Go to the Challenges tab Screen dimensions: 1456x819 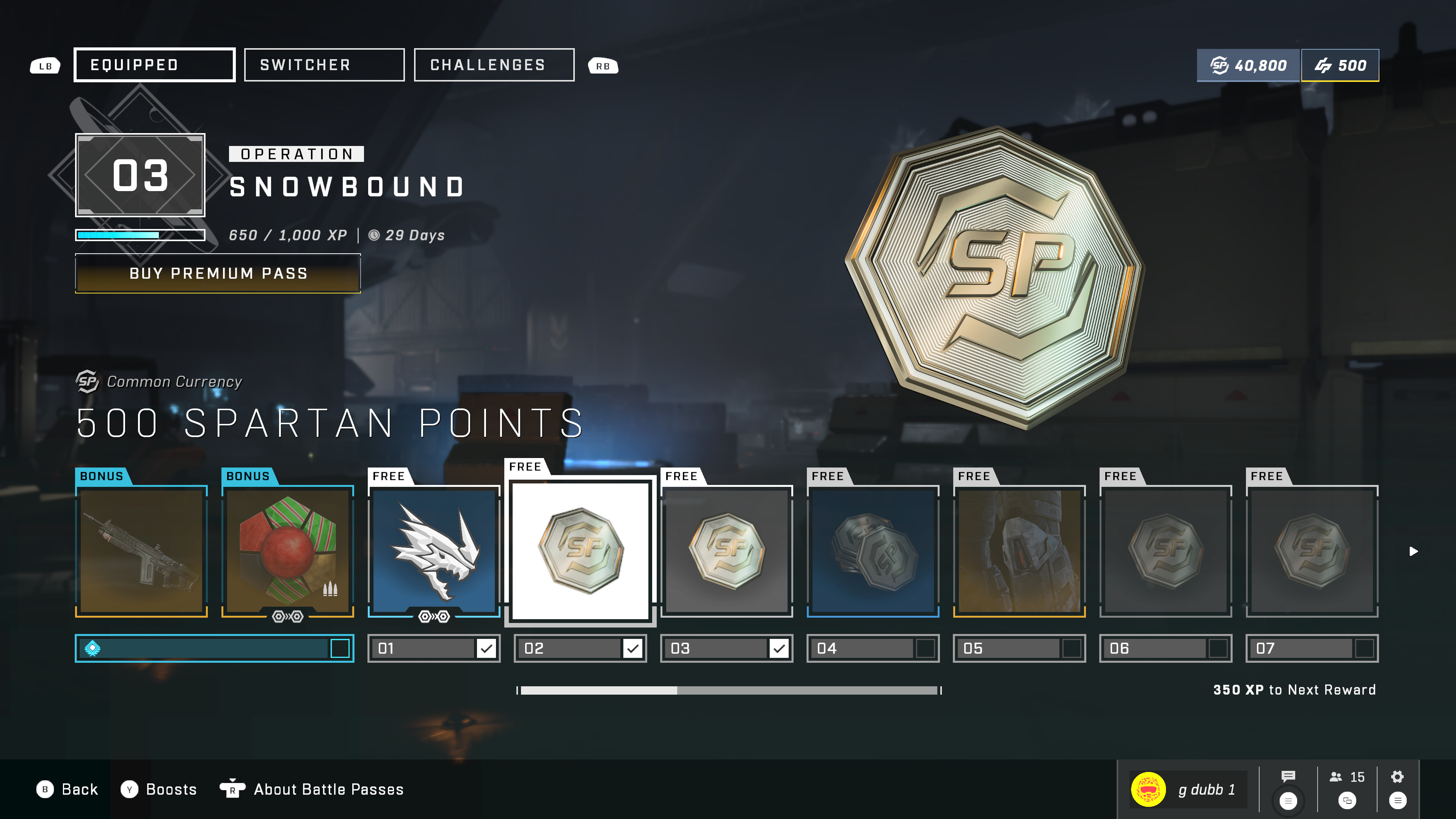[x=494, y=65]
